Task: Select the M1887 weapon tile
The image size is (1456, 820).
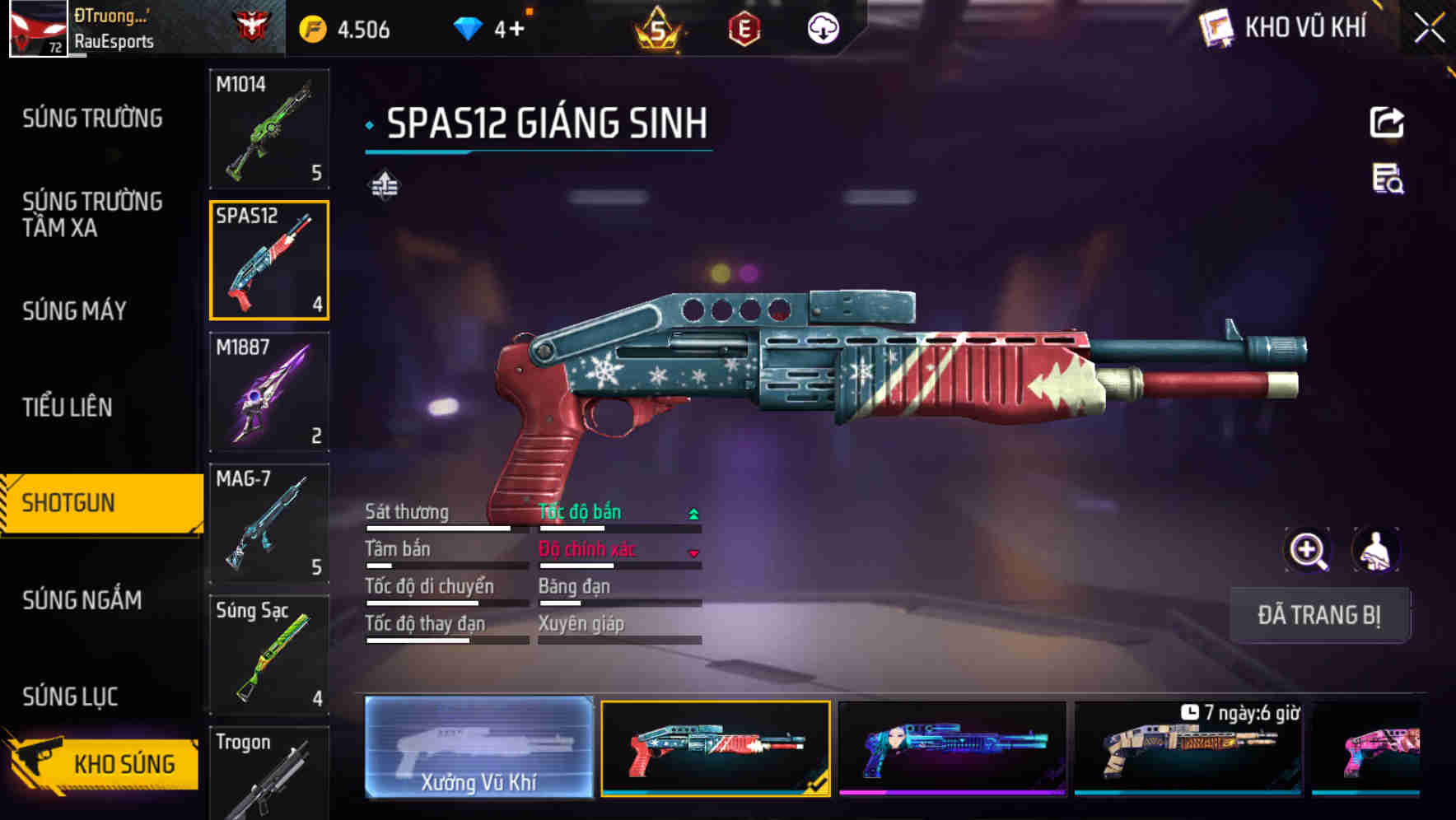Action: point(269,392)
